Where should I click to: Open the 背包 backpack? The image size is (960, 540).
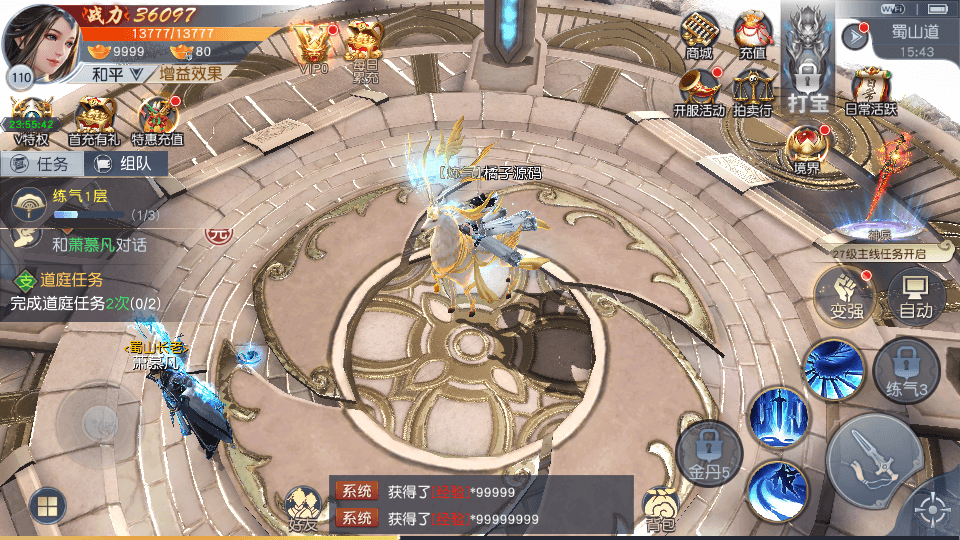pyautogui.click(x=661, y=509)
